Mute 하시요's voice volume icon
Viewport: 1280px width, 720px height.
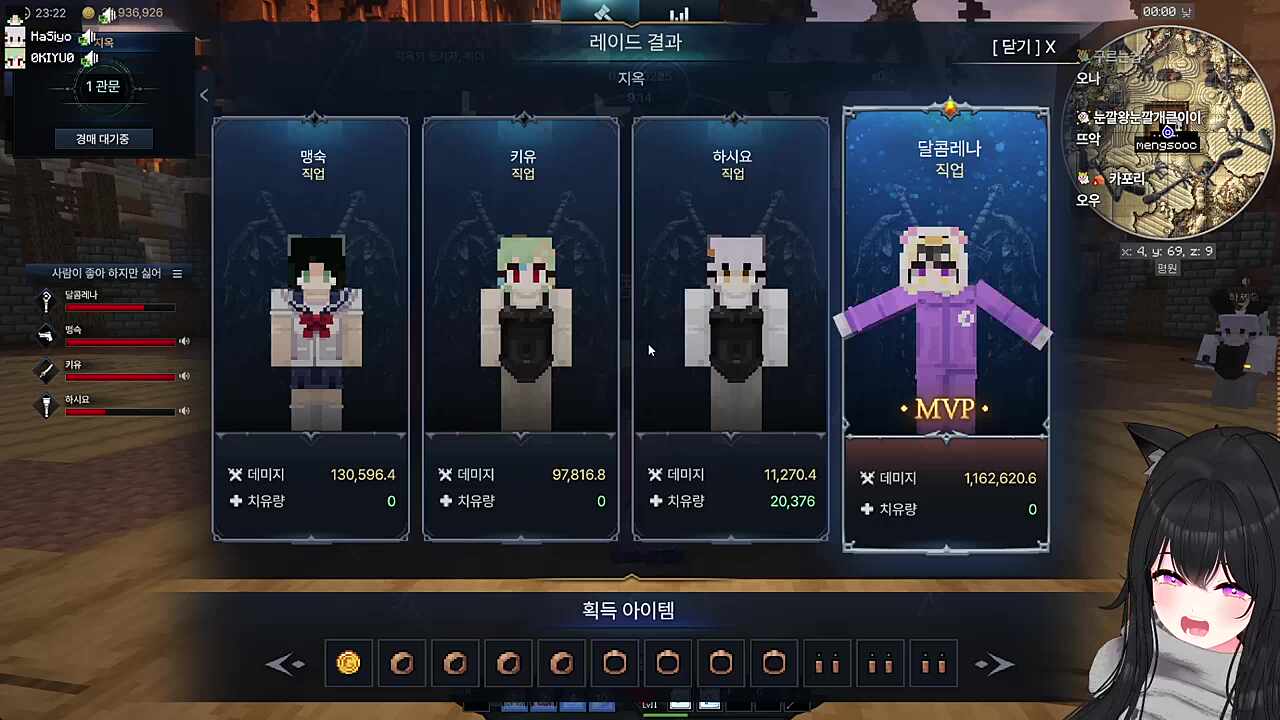click(184, 411)
